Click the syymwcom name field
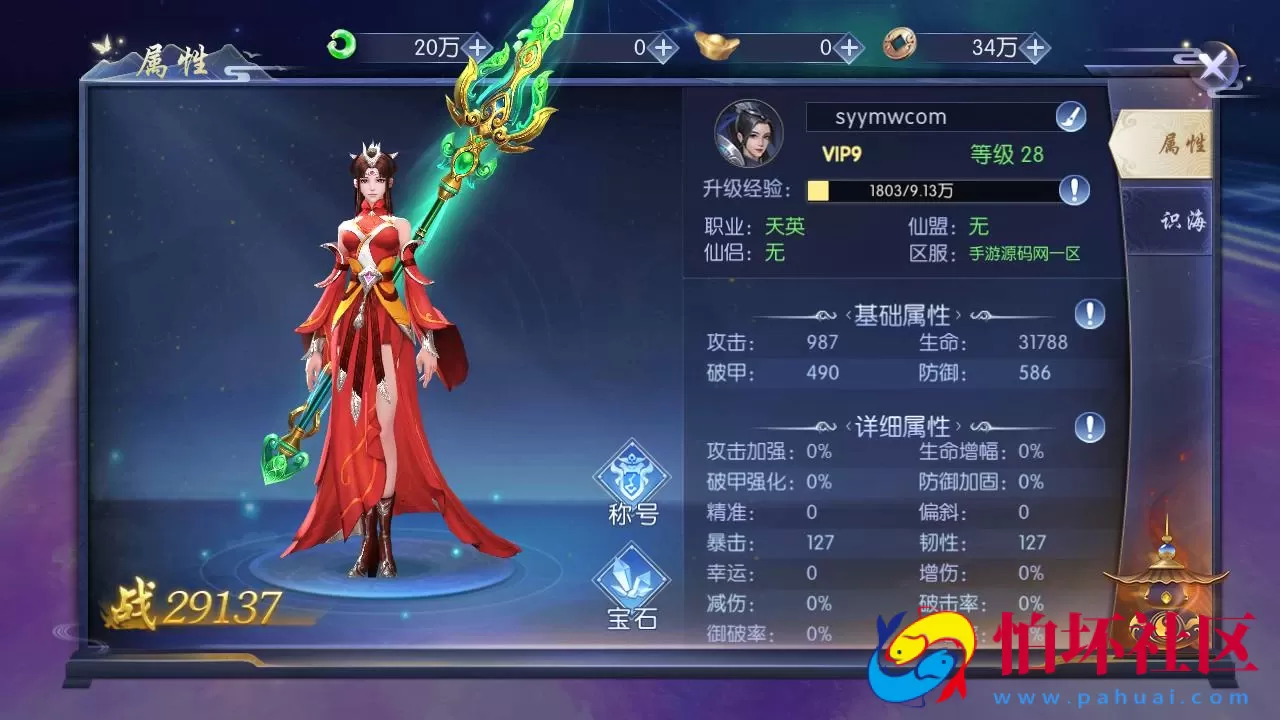 (930, 117)
